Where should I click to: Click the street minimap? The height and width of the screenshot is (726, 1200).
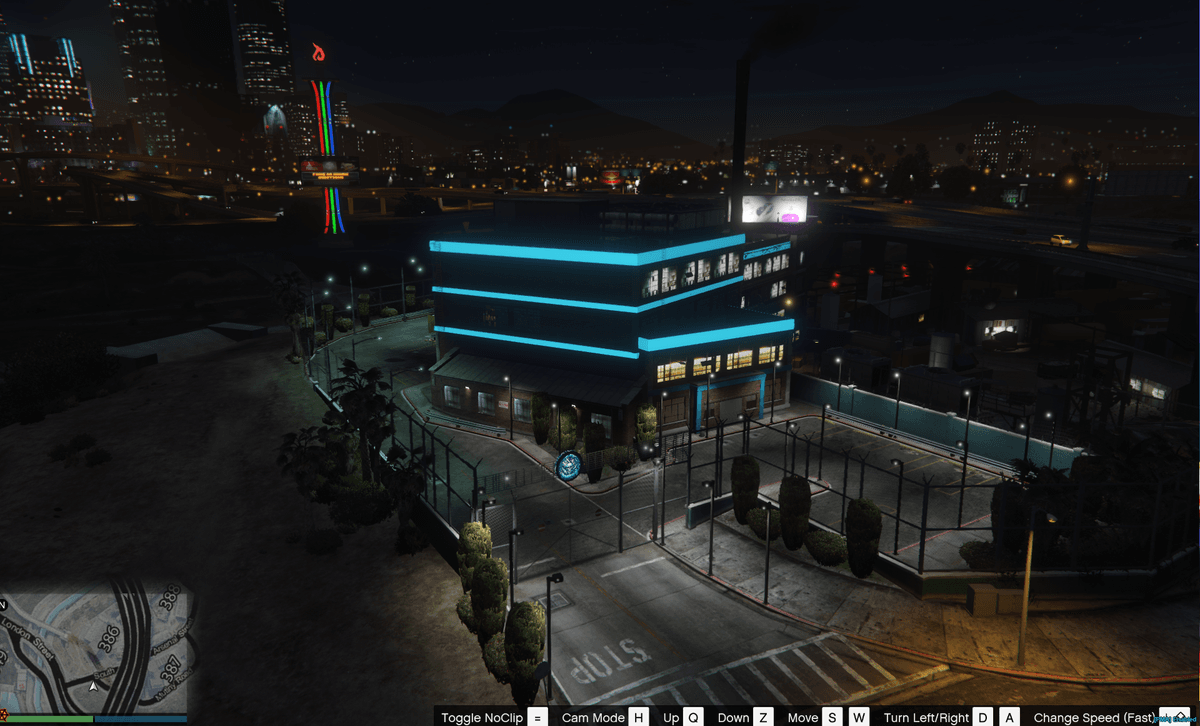click(x=97, y=646)
